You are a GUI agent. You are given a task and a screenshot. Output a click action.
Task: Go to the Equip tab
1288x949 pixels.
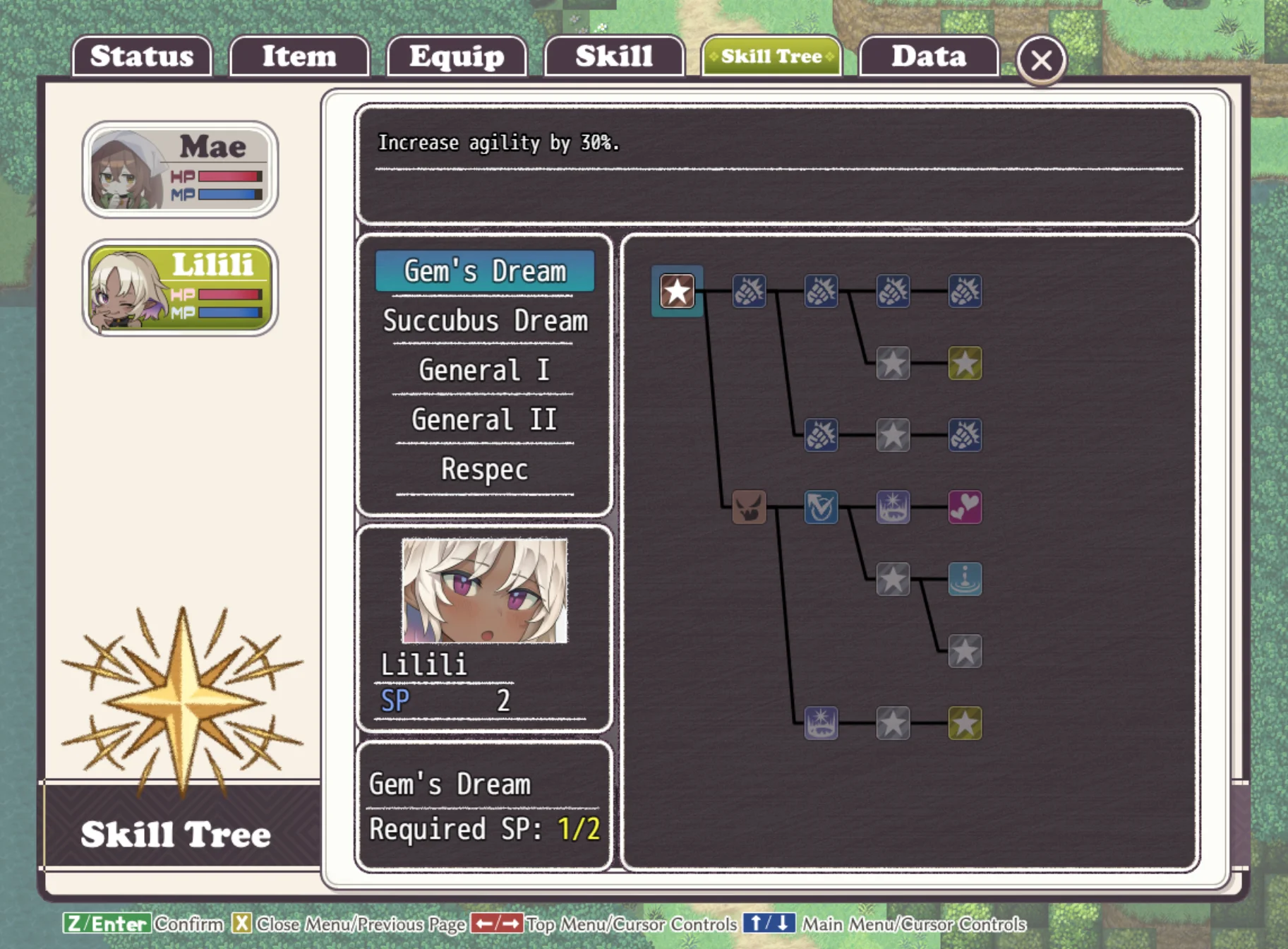pyautogui.click(x=457, y=56)
